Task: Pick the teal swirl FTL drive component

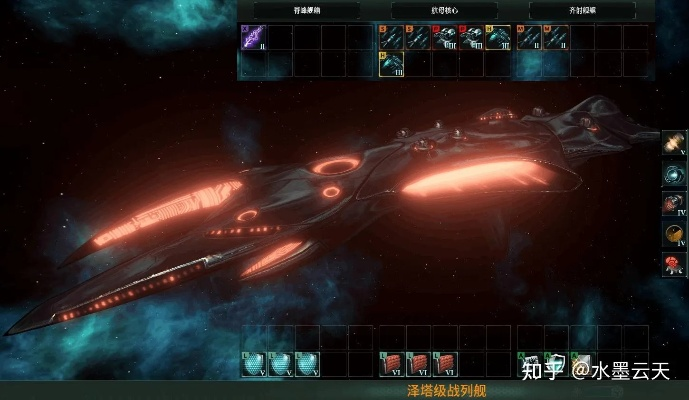Action: 676,175
